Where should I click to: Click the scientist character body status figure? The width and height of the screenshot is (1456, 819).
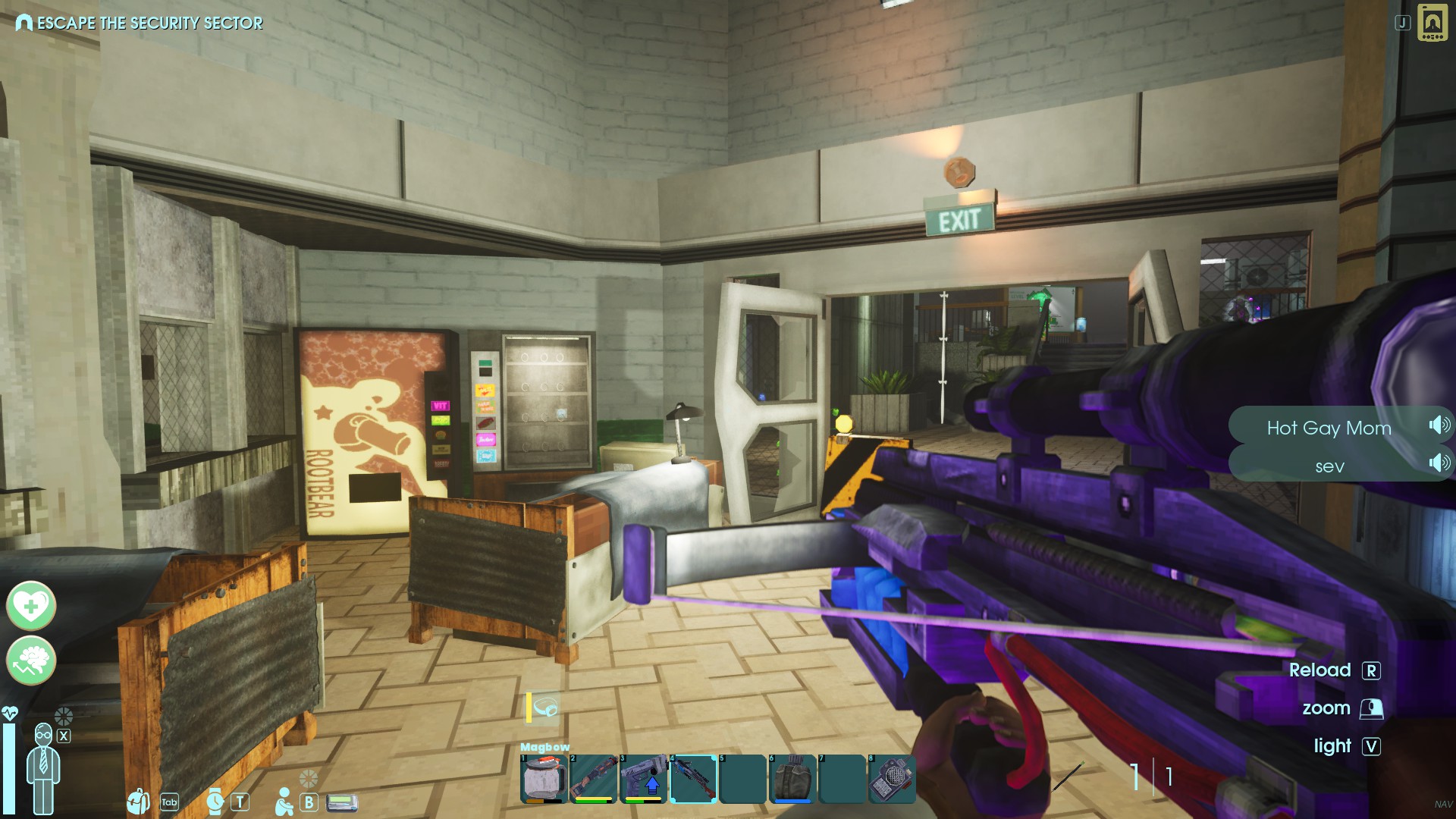point(43,767)
